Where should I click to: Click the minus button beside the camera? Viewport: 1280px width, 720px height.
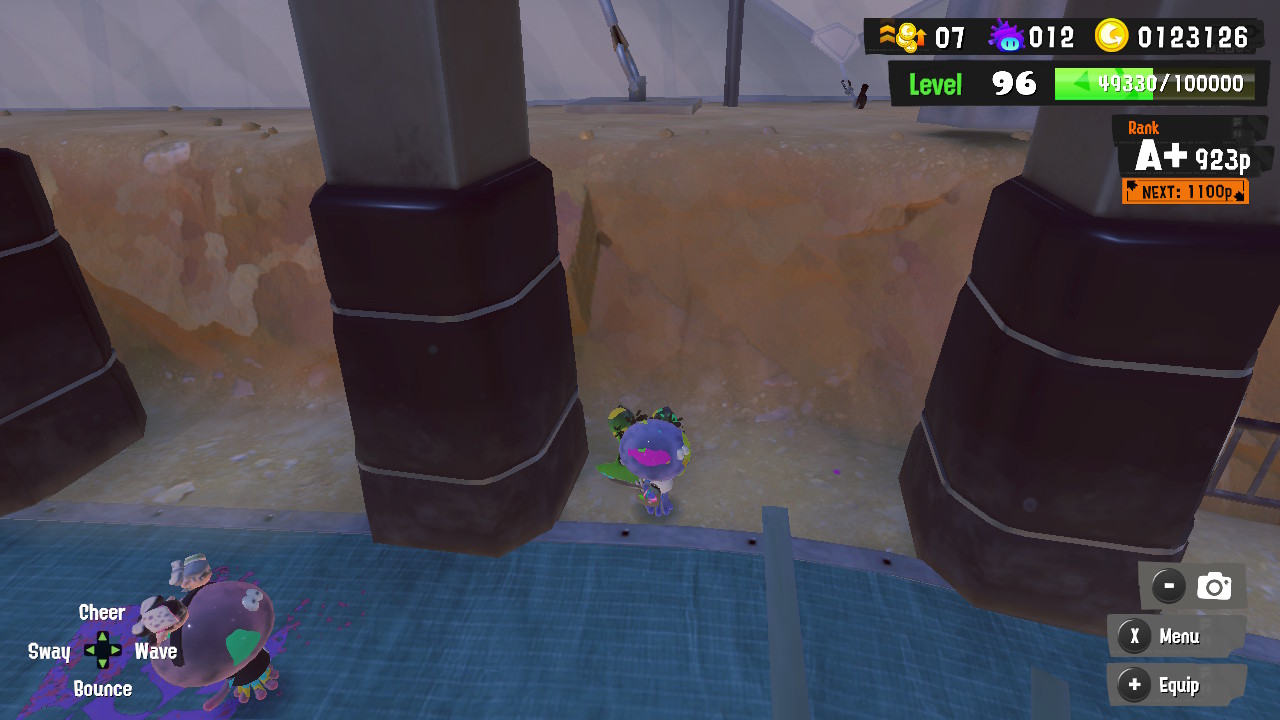(1167, 585)
